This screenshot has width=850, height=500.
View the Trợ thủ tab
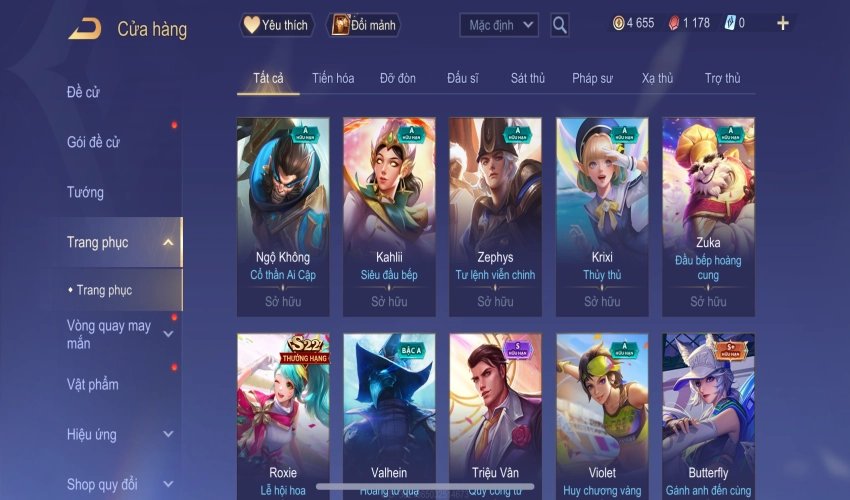(x=722, y=78)
